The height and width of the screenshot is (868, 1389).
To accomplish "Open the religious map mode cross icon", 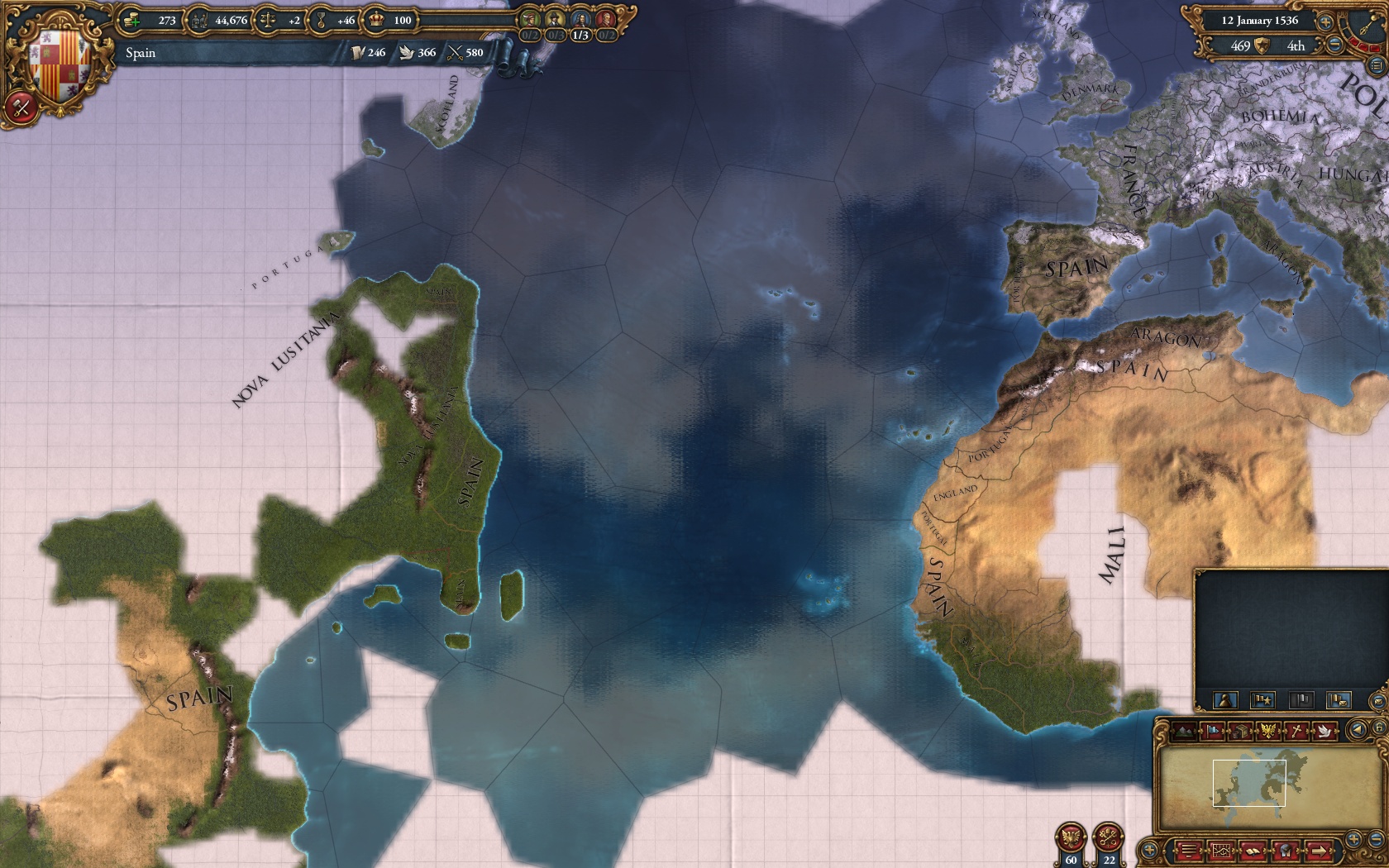I will (1296, 731).
